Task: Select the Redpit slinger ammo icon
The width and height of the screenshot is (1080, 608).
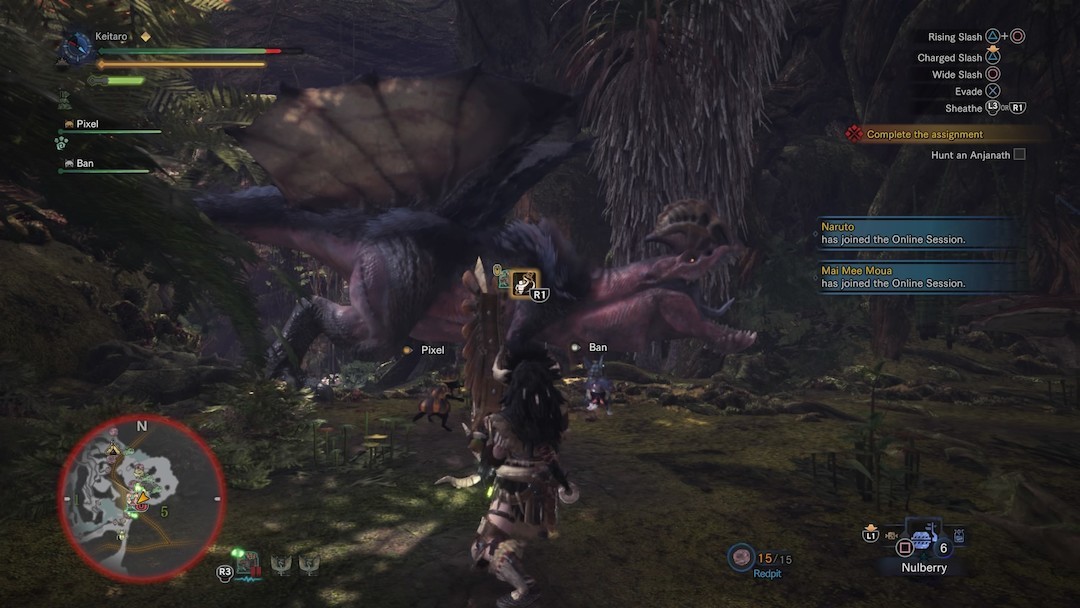Action: tap(741, 556)
